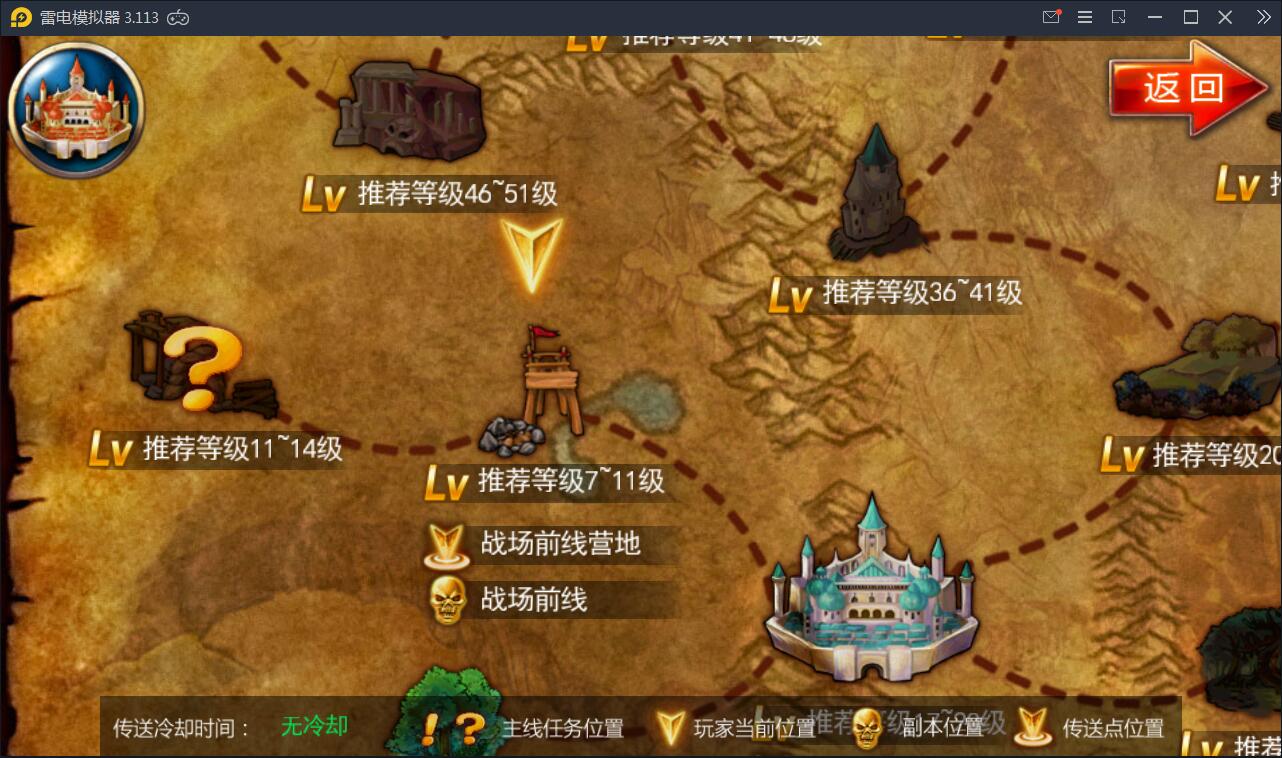Open the 战场前线 dungeon skull icon
Screen dimensions: 1282x758
(447, 602)
